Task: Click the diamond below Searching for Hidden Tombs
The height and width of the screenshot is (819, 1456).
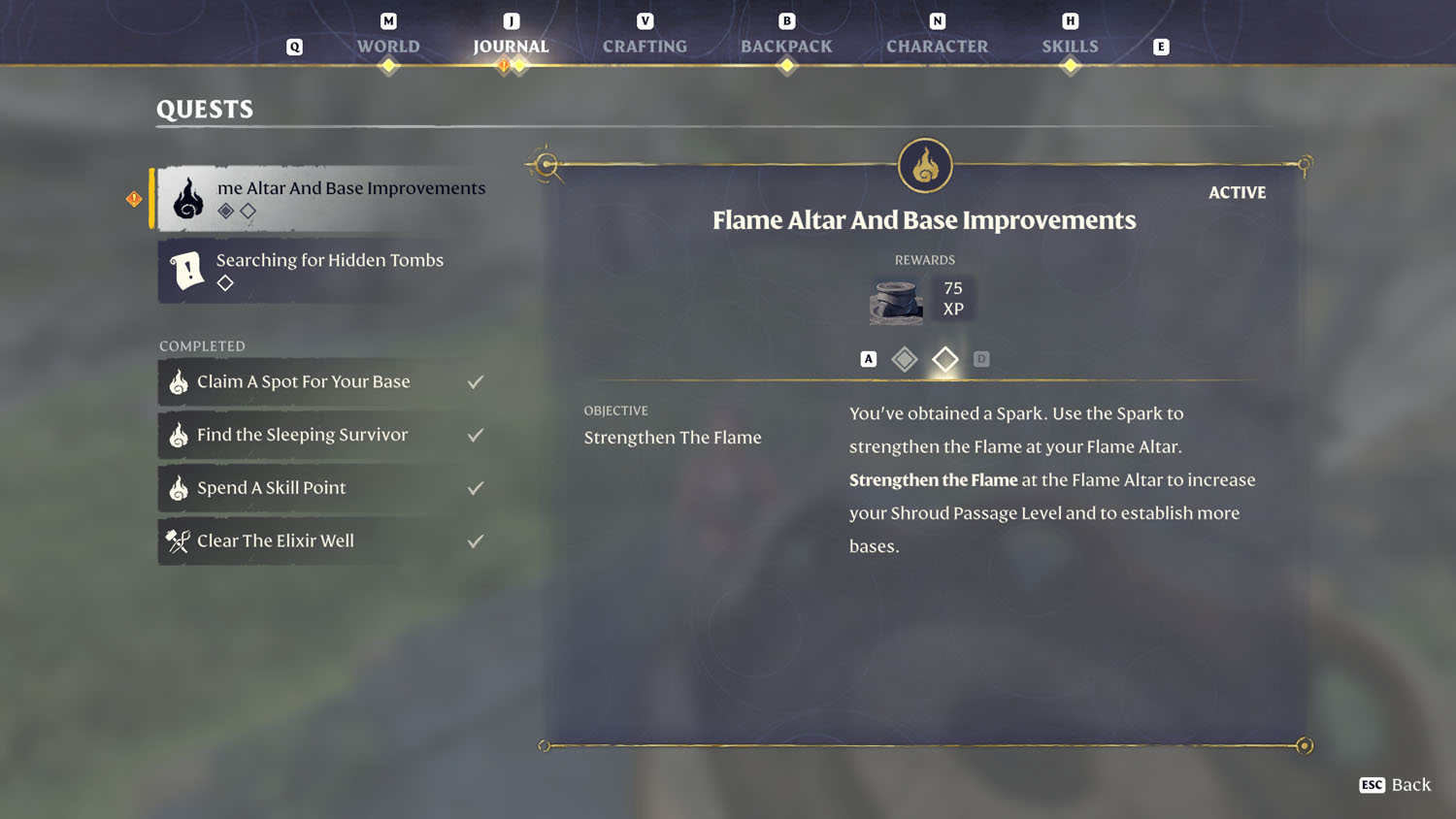Action: [225, 283]
